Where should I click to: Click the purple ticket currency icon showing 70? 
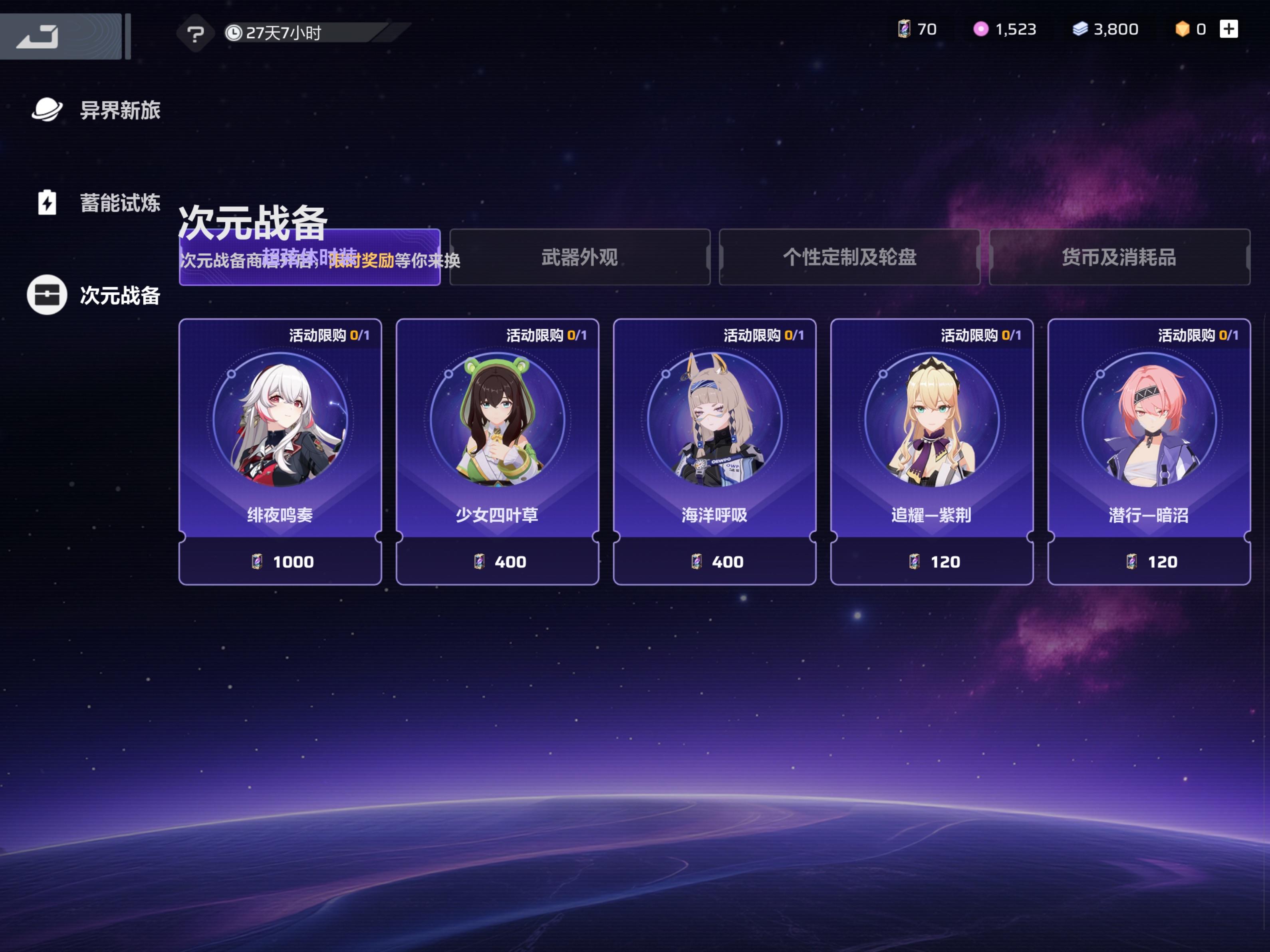click(905, 29)
